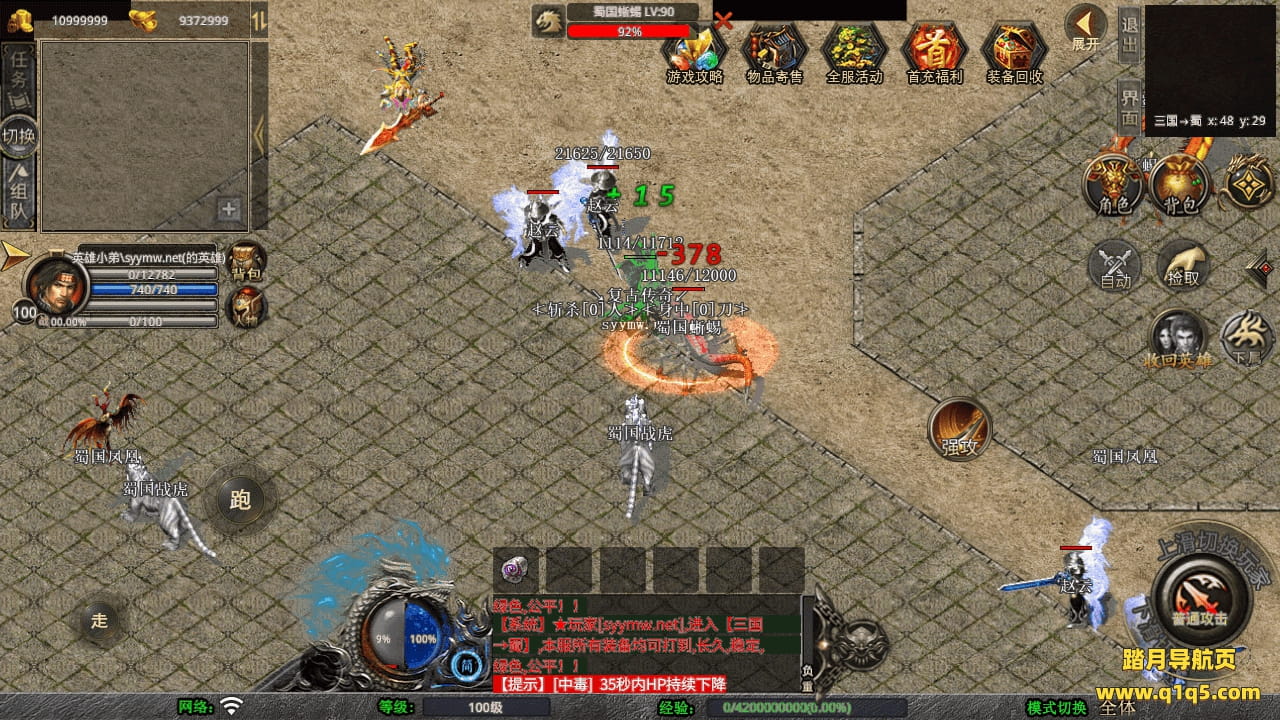Activate the 强攻 strong attack skill
This screenshot has height=720, width=1280.
coord(960,429)
